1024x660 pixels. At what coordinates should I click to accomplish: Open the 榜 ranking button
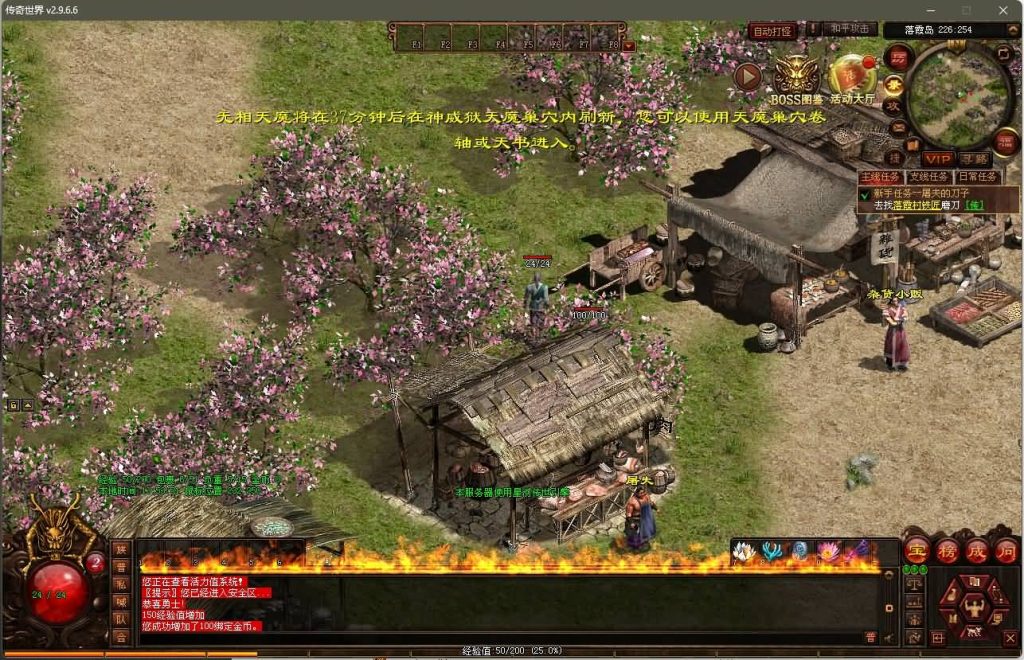947,551
